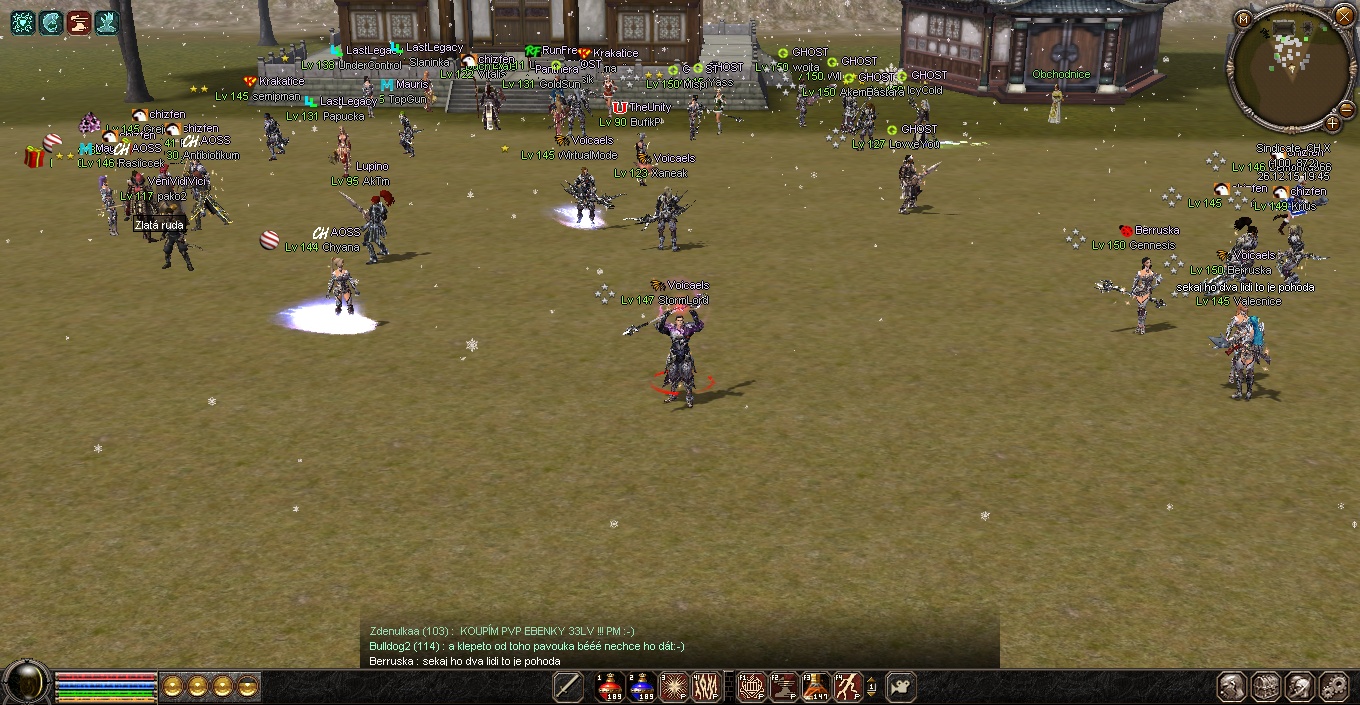The height and width of the screenshot is (705, 1360).
Task: Cast the F4 lightning skill
Action: (x=848, y=687)
